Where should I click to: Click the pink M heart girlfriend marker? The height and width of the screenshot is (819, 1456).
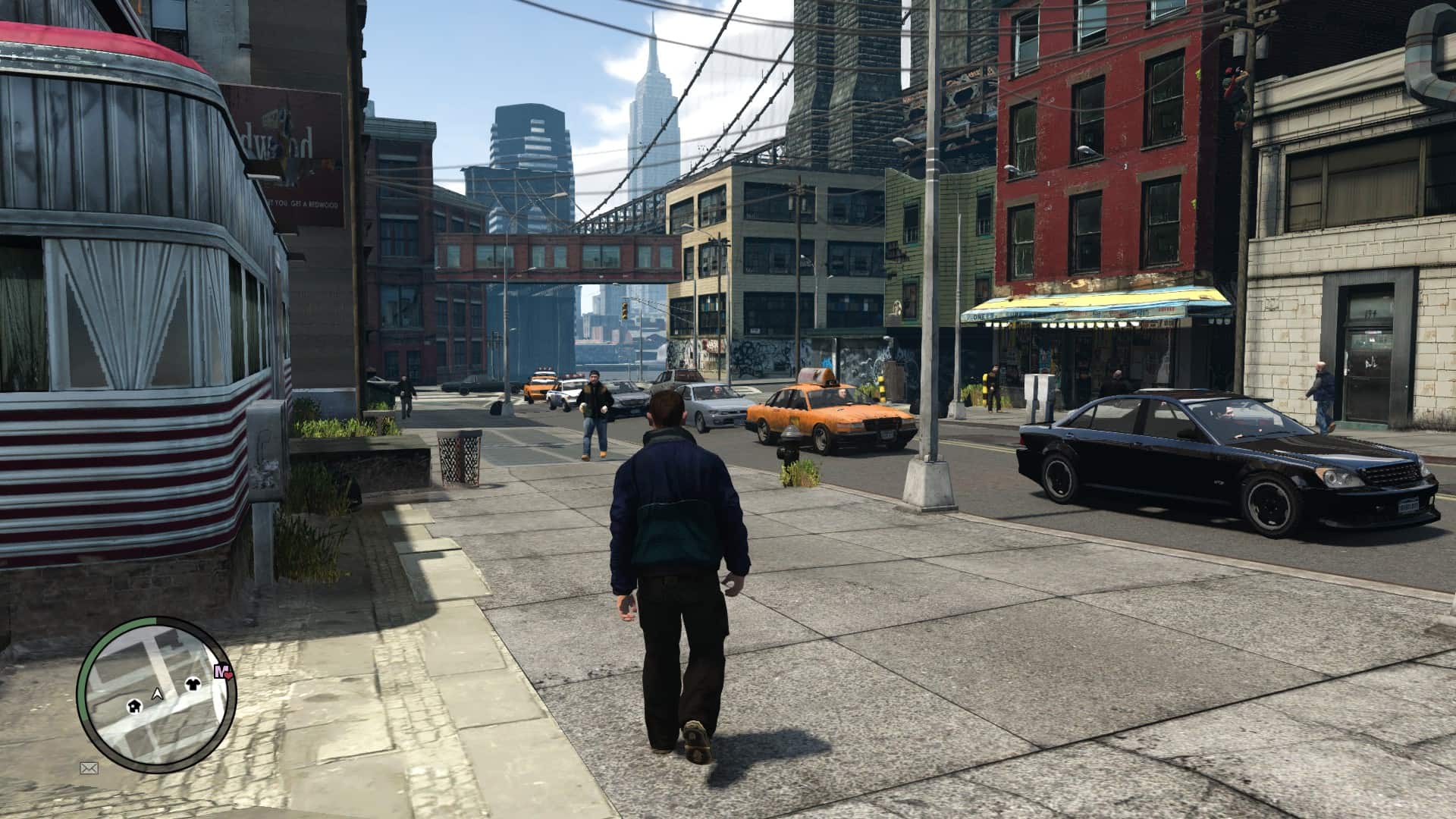coord(223,670)
